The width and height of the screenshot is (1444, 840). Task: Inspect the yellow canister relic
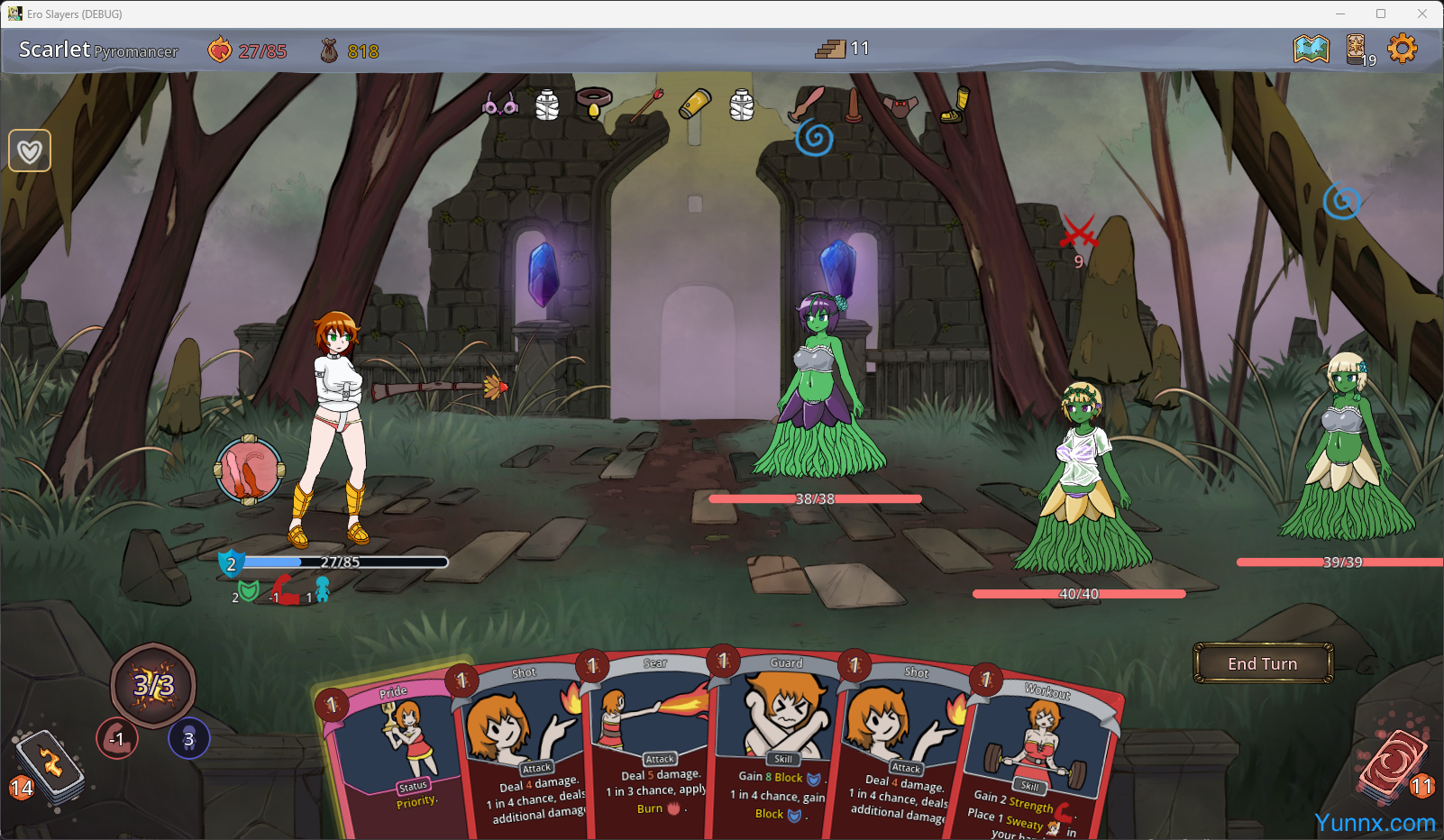(694, 105)
